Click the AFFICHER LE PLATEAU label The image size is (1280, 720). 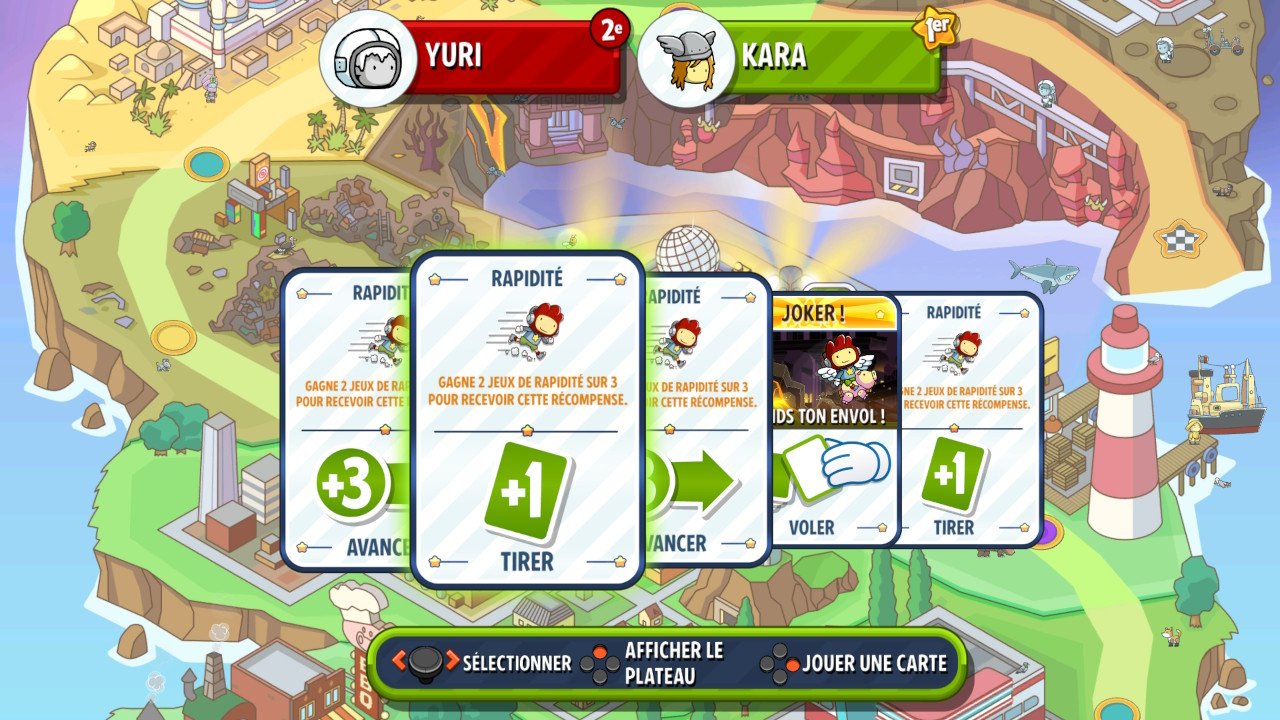[x=673, y=662]
